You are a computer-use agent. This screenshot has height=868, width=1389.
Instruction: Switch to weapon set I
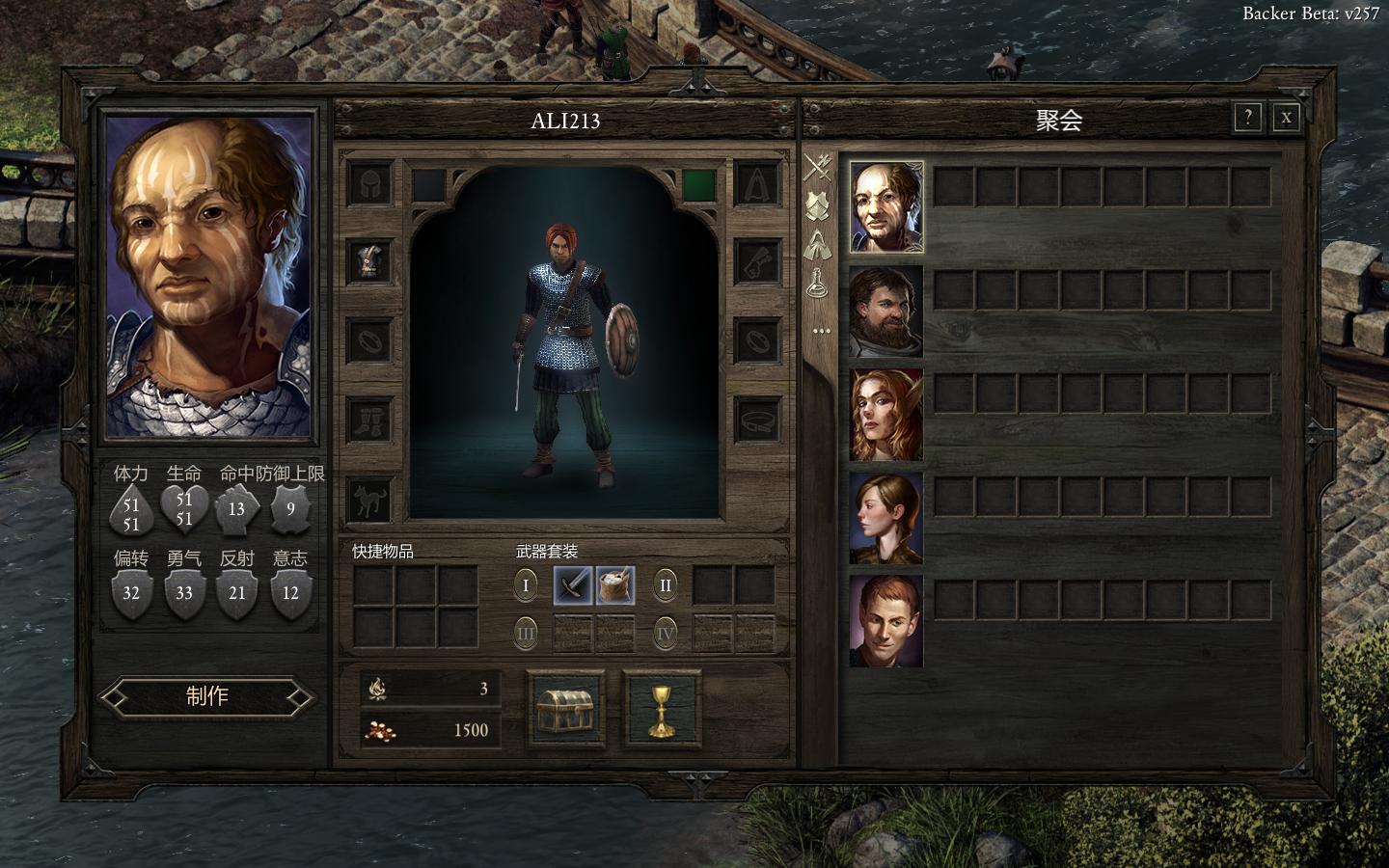point(526,585)
